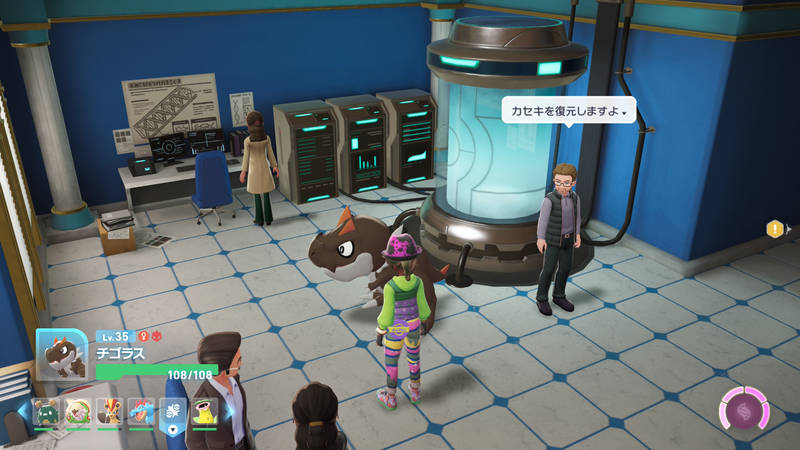The image size is (800, 450).
Task: Click the highlighted party slot with down arrow
Action: point(172,411)
